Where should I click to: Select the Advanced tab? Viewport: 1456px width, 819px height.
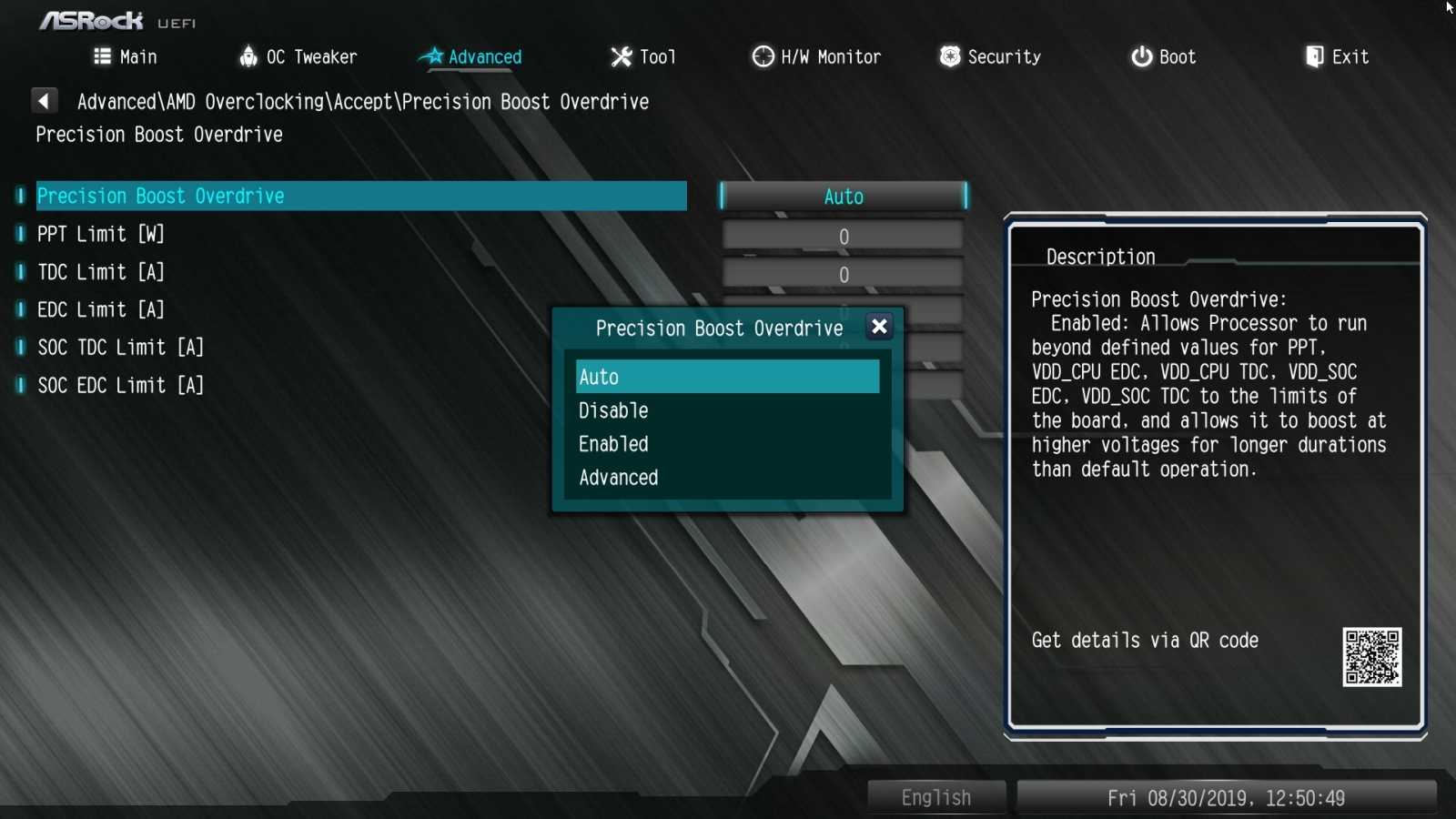(x=471, y=57)
